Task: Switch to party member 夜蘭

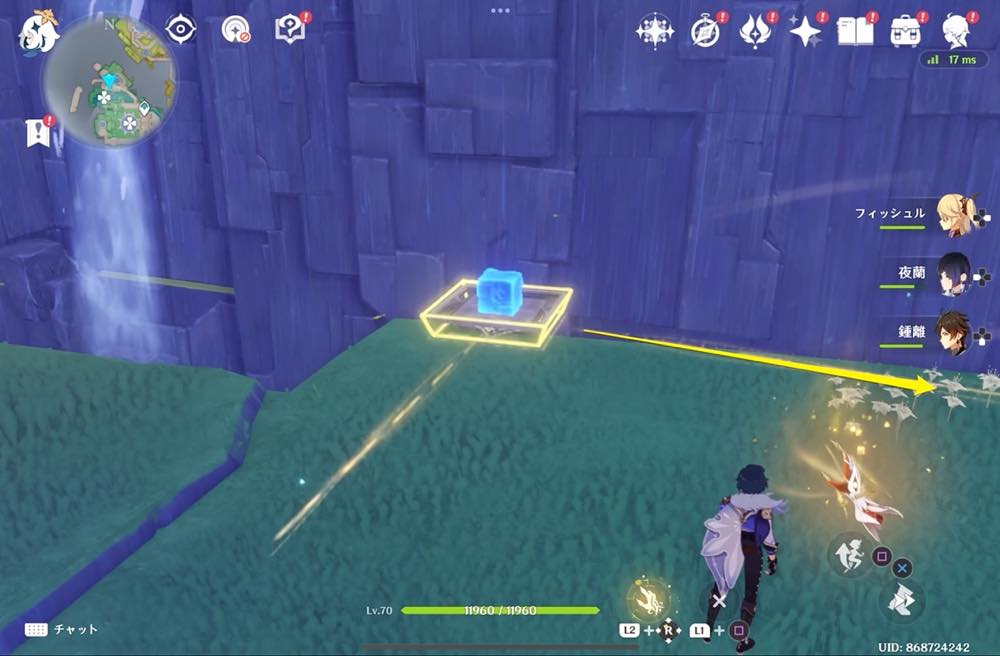Action: (x=950, y=272)
